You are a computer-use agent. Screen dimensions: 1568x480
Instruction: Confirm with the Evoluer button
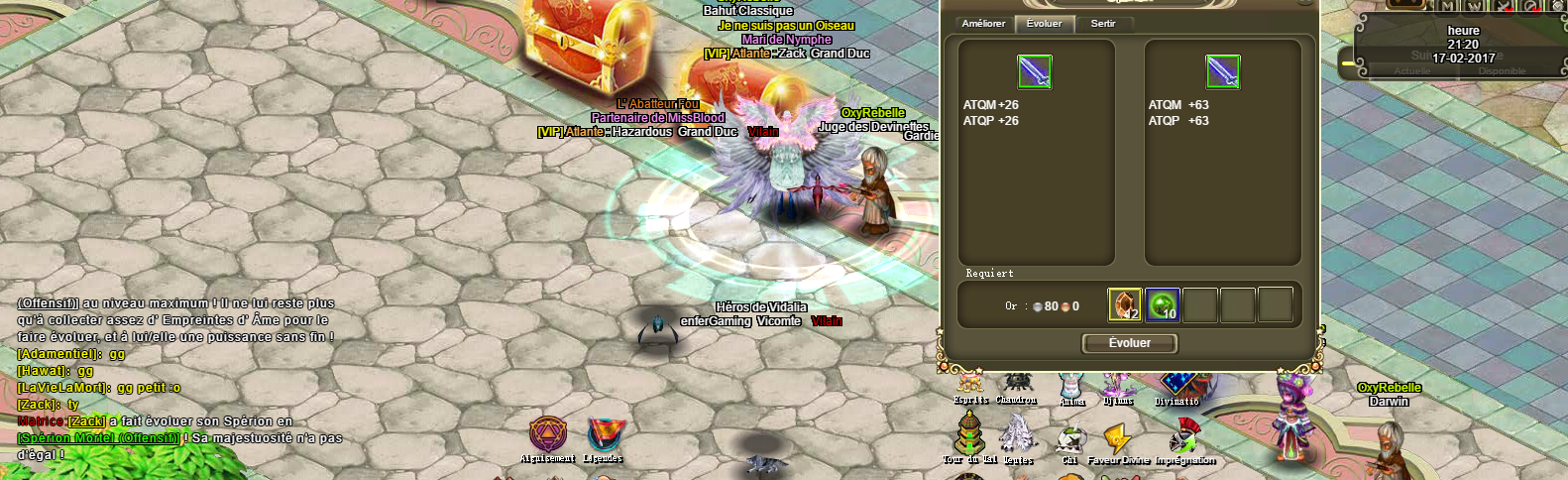tap(1129, 343)
